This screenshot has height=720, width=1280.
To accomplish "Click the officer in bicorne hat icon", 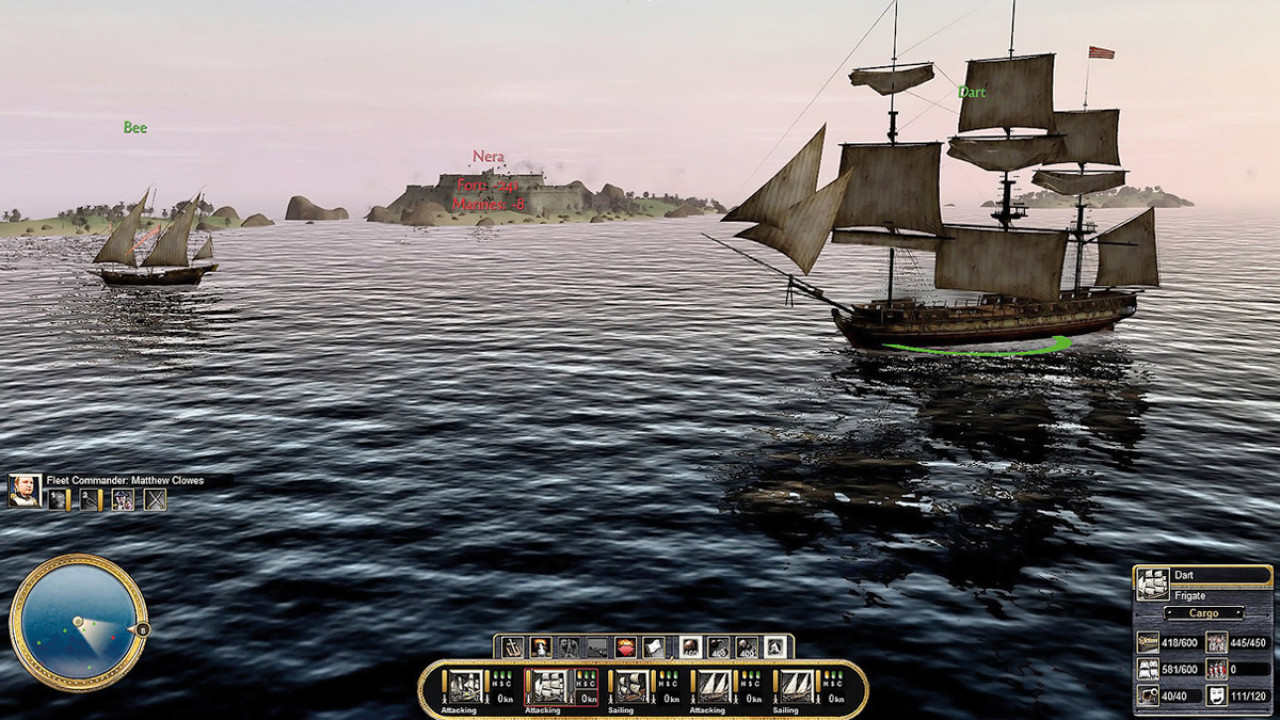I will [123, 500].
